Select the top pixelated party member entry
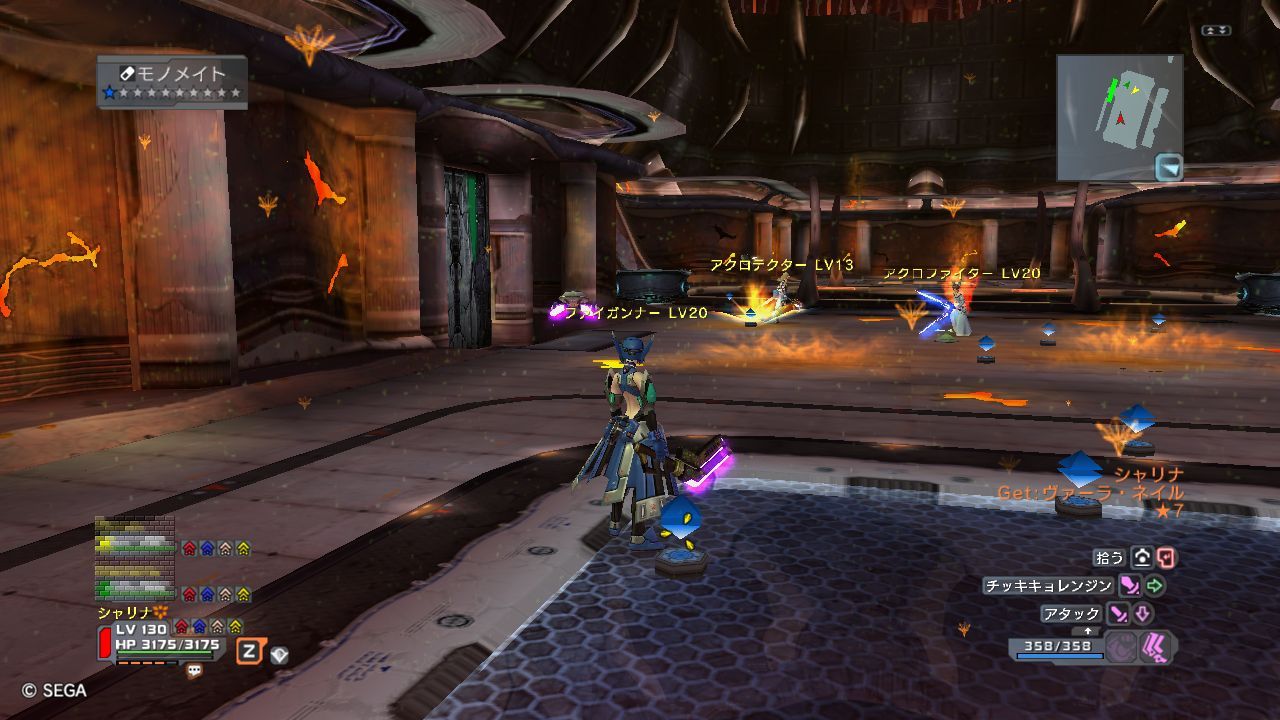 click(135, 535)
